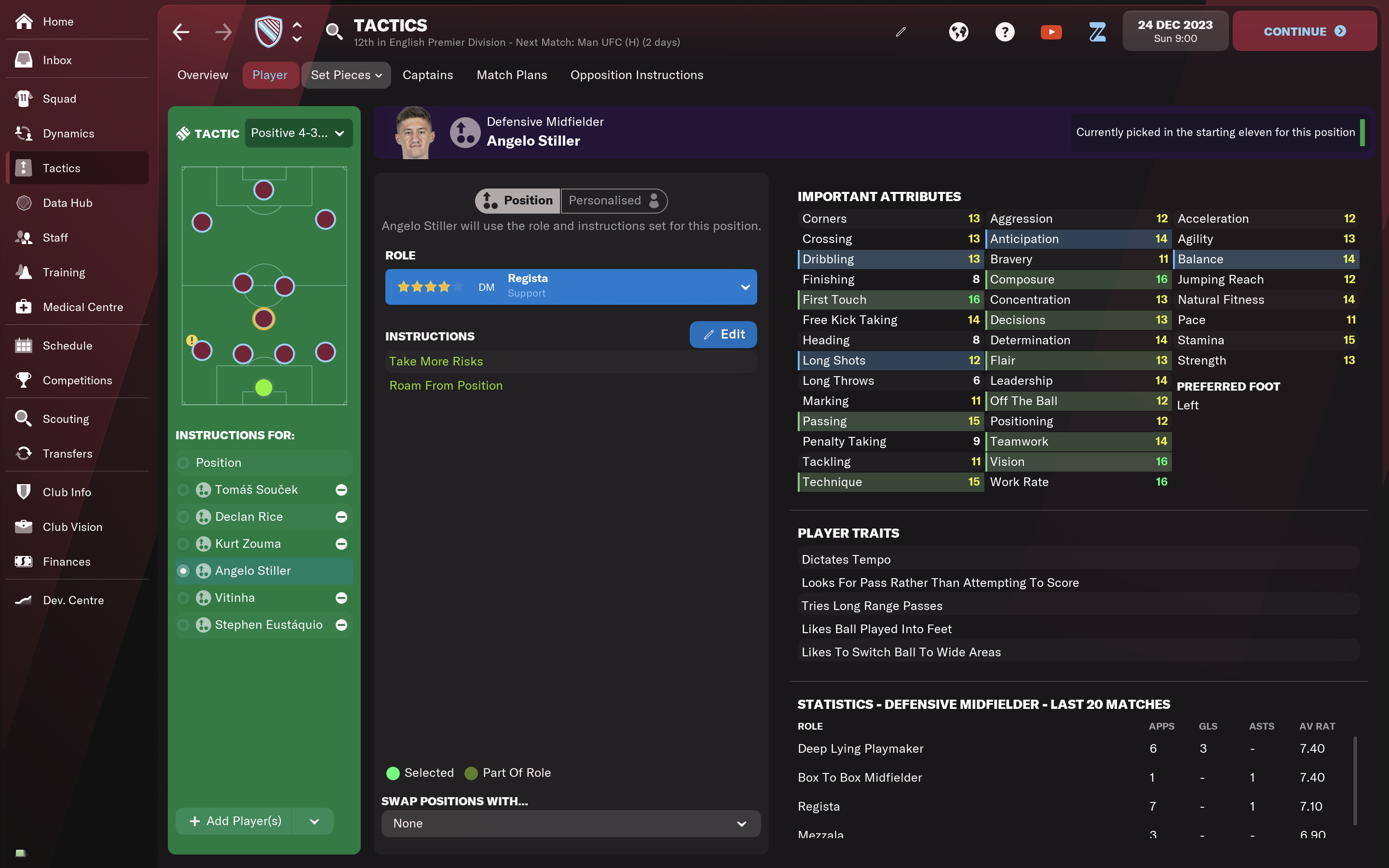Switch to the Overview tab
This screenshot has width=1389, height=868.
(x=203, y=75)
